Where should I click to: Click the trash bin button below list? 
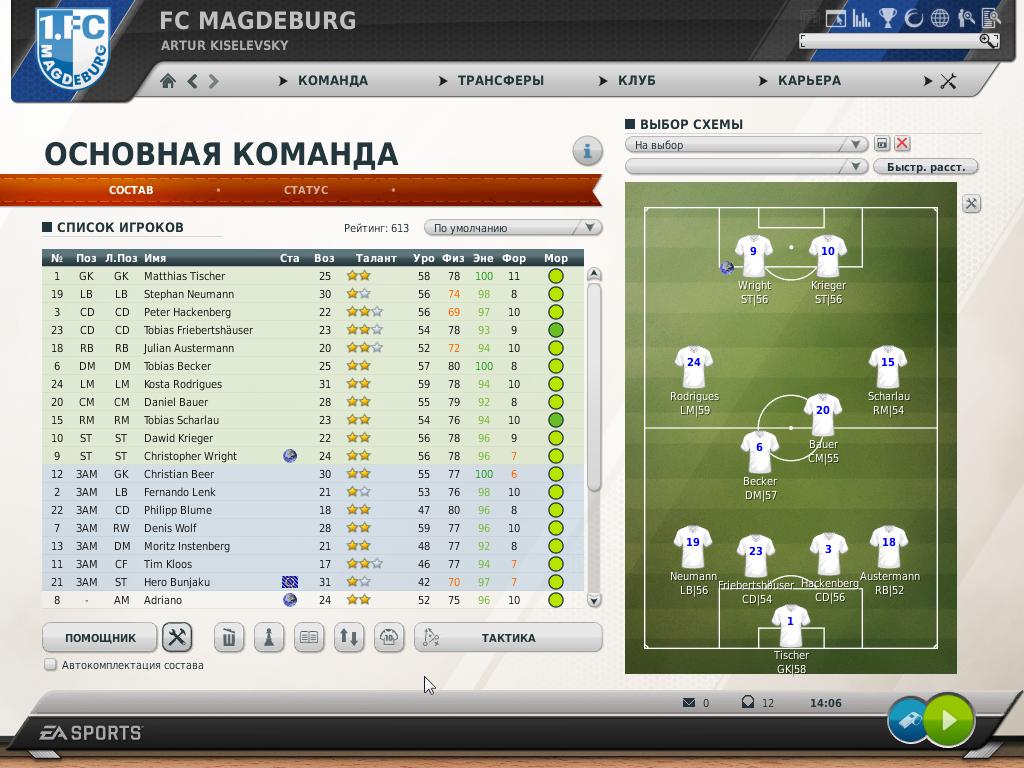(229, 638)
